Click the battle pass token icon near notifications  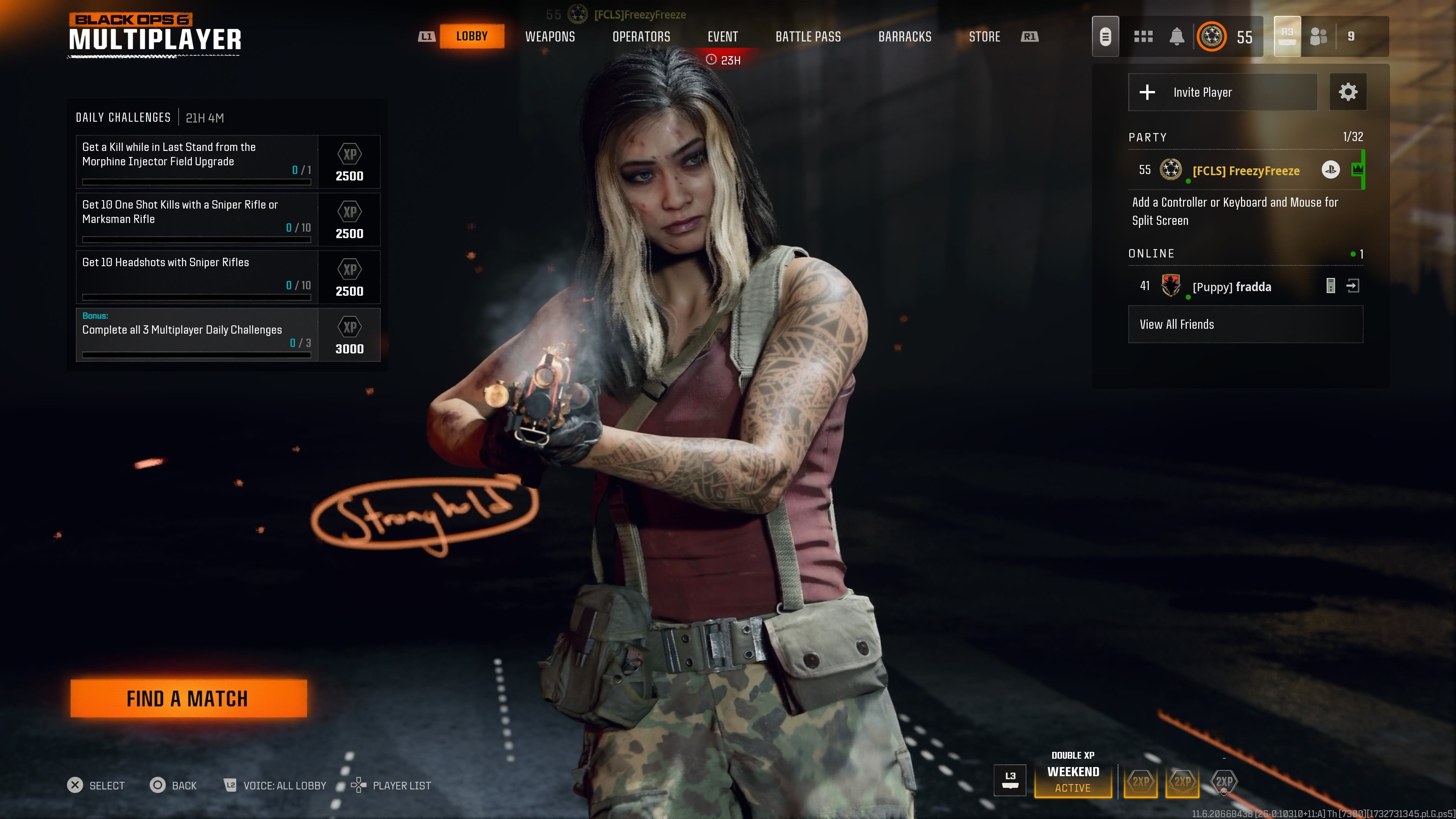pos(1106,36)
